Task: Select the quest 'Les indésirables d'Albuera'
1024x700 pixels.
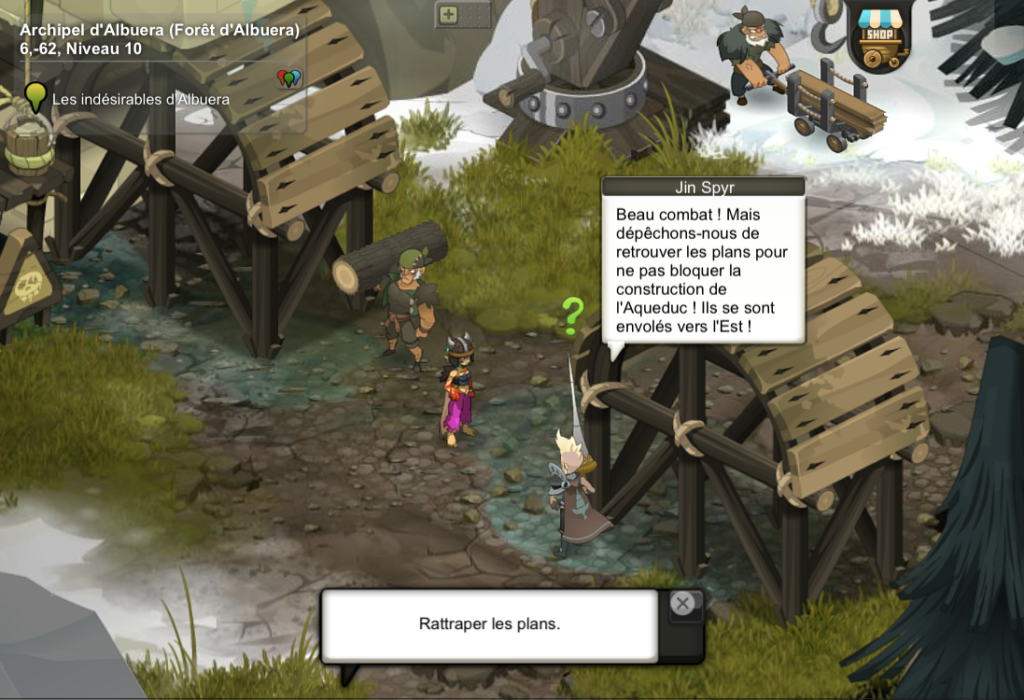Action: click(x=141, y=99)
